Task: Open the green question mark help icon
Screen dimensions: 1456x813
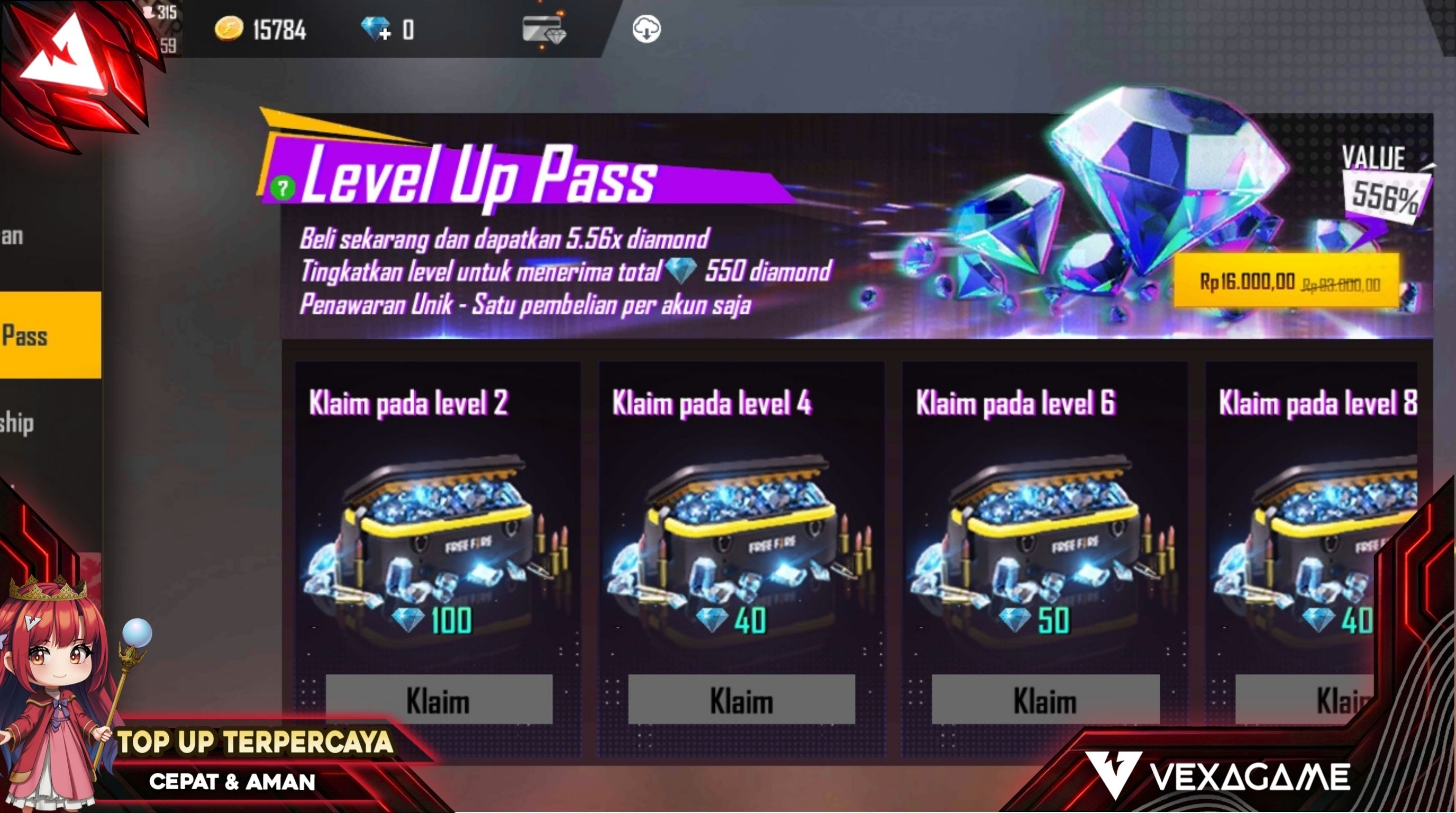Action: coord(283,188)
